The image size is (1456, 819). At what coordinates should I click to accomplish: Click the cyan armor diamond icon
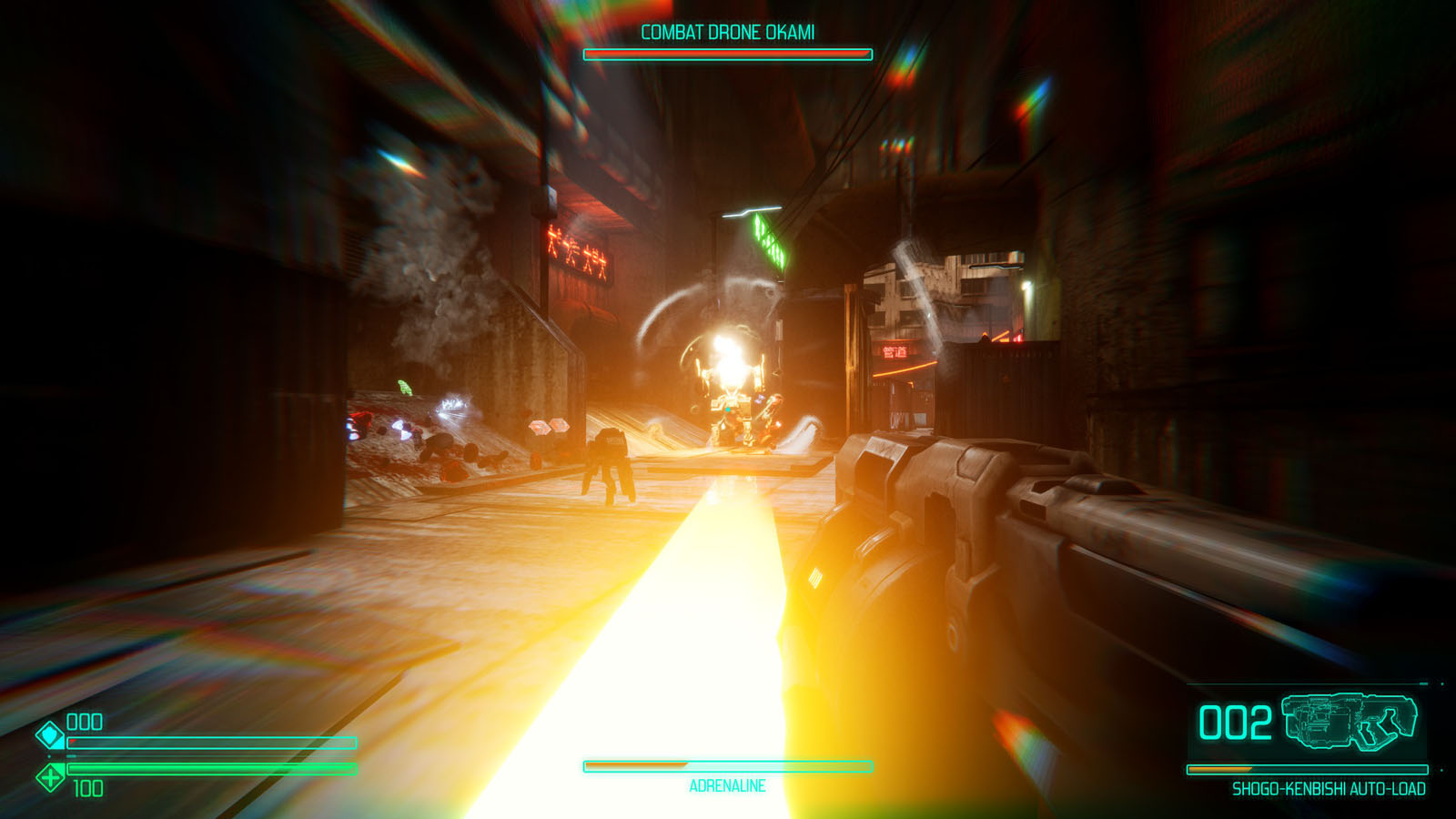(x=50, y=734)
